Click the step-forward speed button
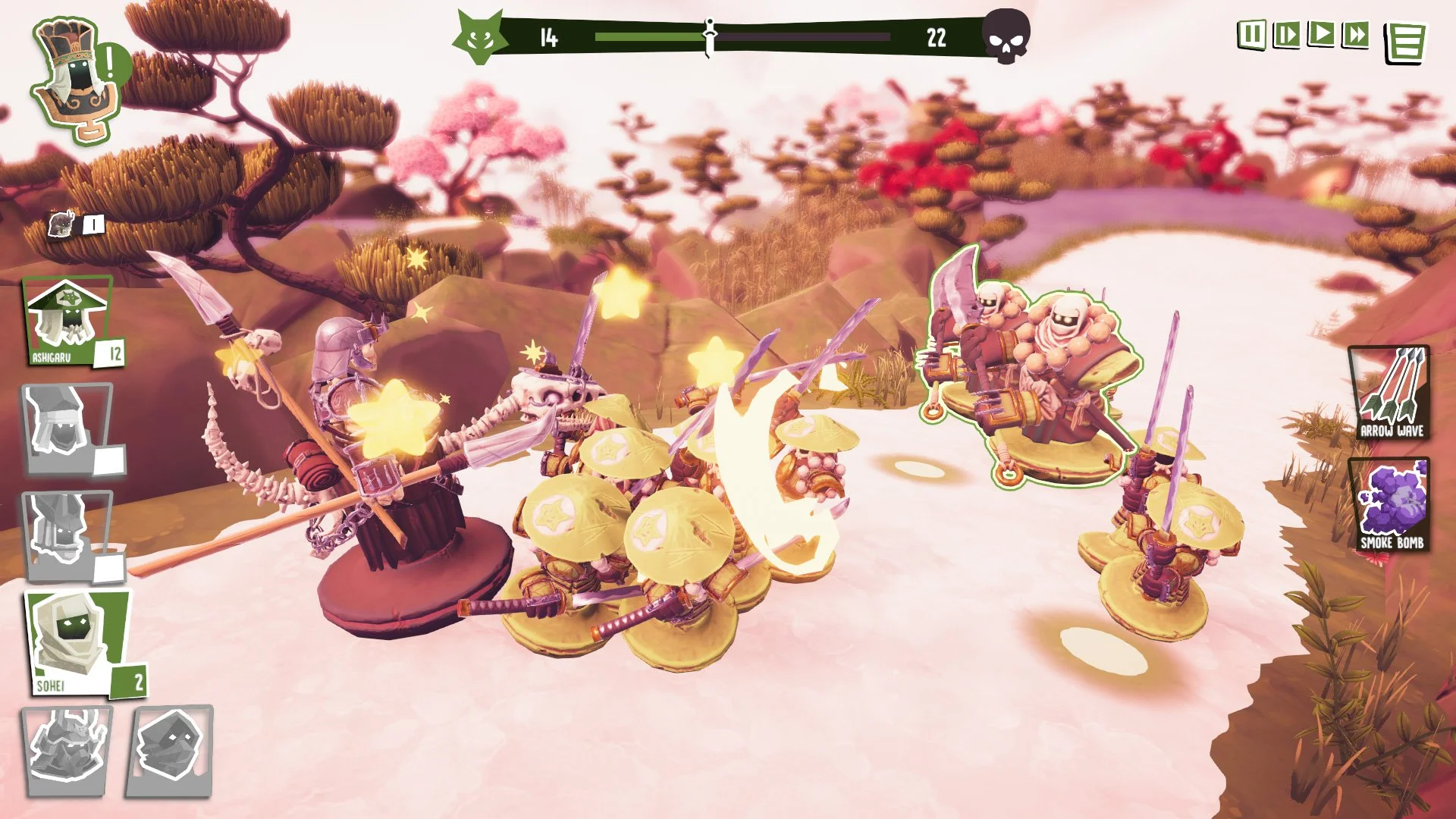This screenshot has height=819, width=1456. tap(1286, 34)
